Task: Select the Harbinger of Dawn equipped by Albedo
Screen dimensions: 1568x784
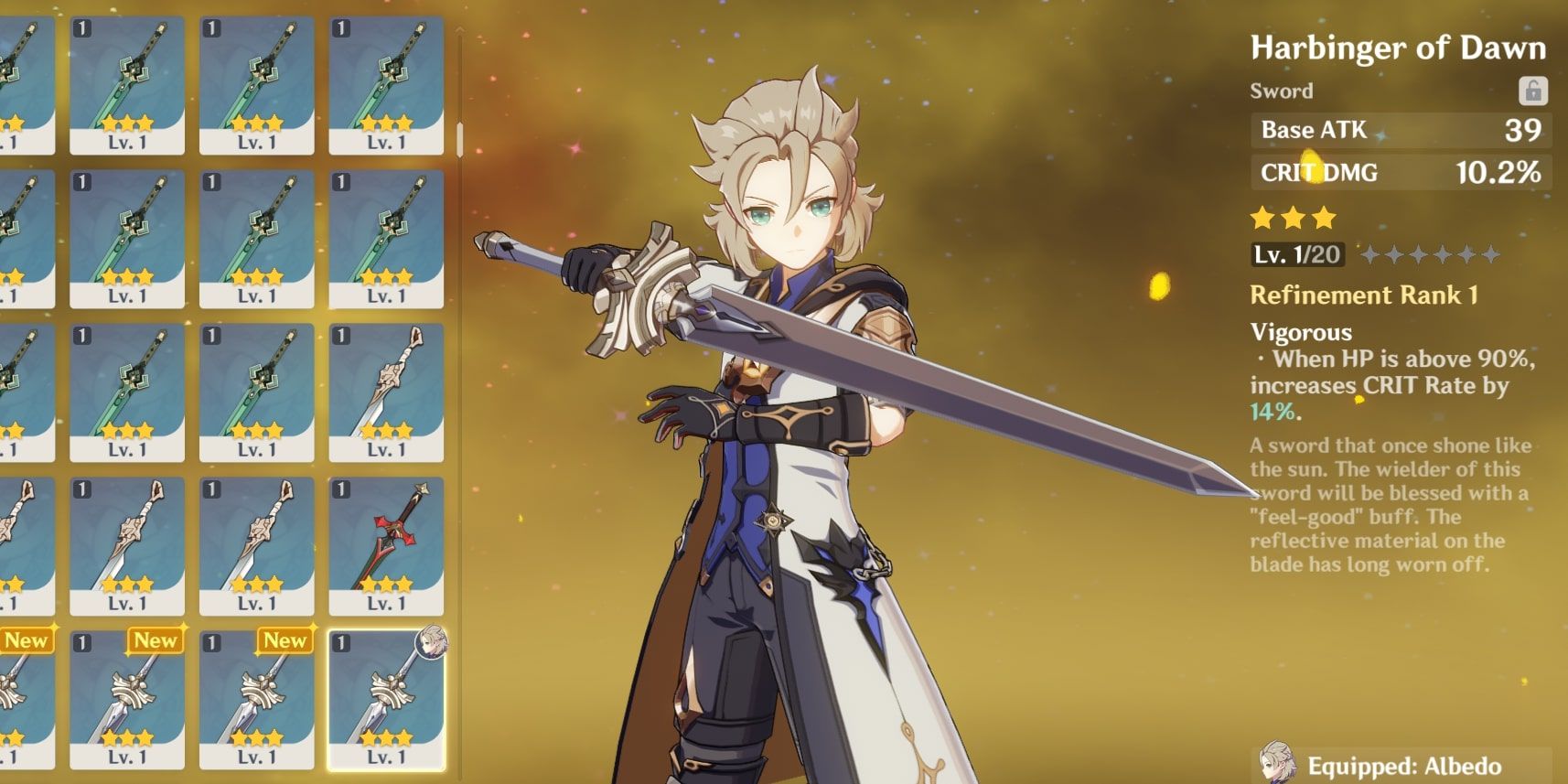Action: [386, 700]
